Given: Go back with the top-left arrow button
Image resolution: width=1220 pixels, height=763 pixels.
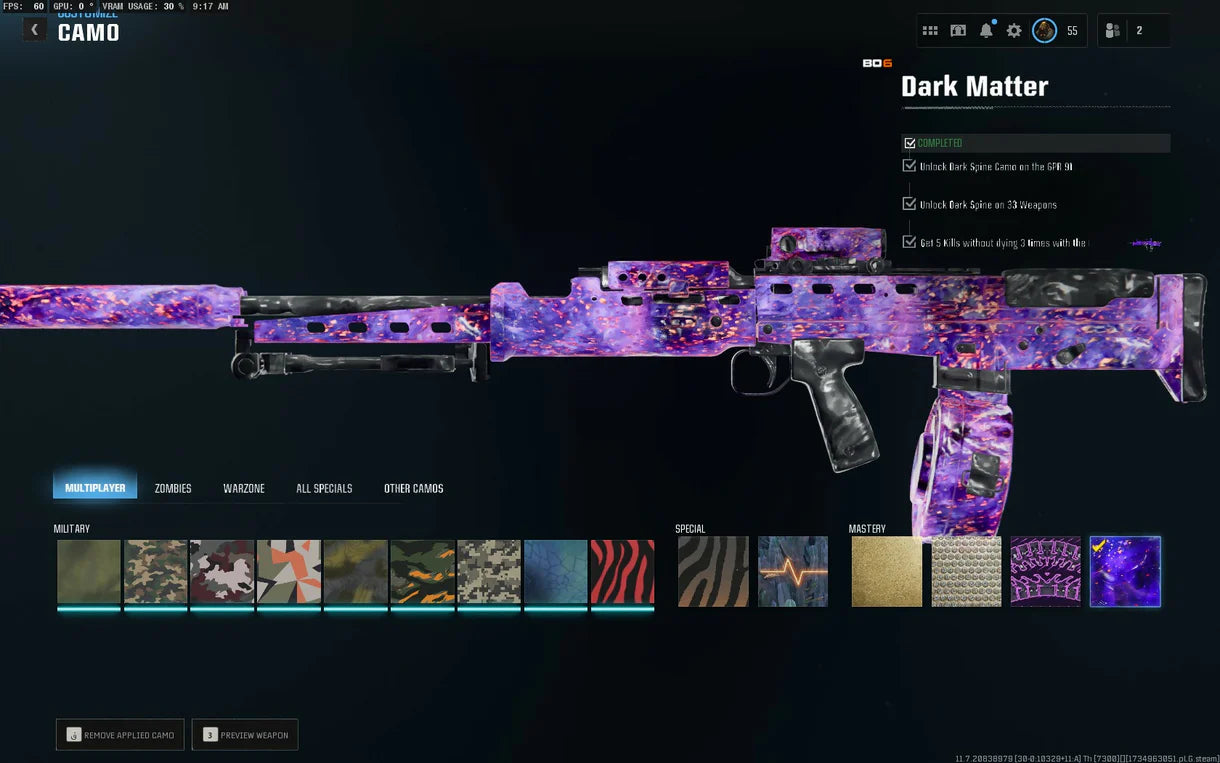Looking at the screenshot, I should pyautogui.click(x=34, y=30).
